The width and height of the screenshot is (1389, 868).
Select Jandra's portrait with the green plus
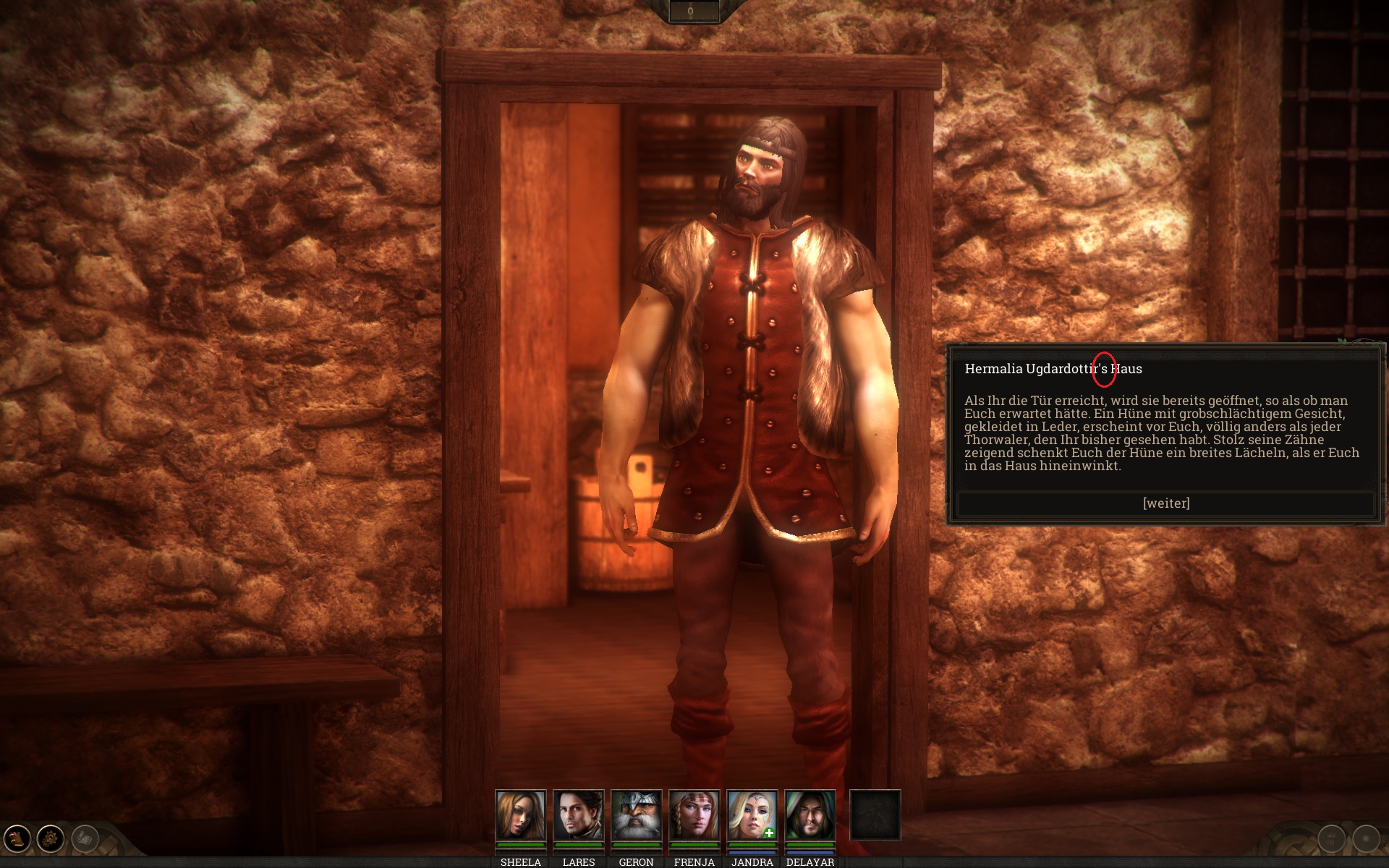752,815
